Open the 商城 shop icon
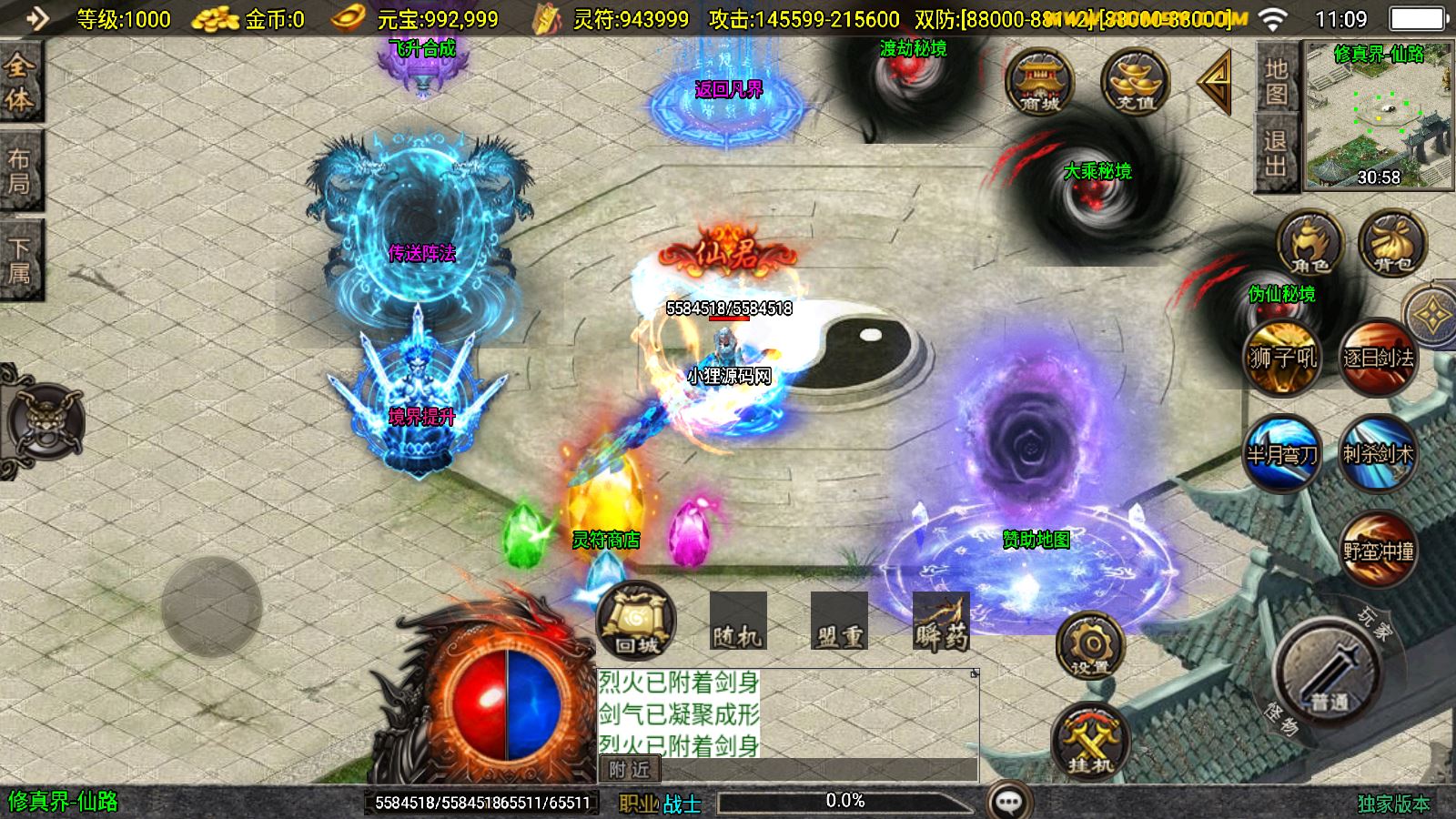 tap(1039, 82)
